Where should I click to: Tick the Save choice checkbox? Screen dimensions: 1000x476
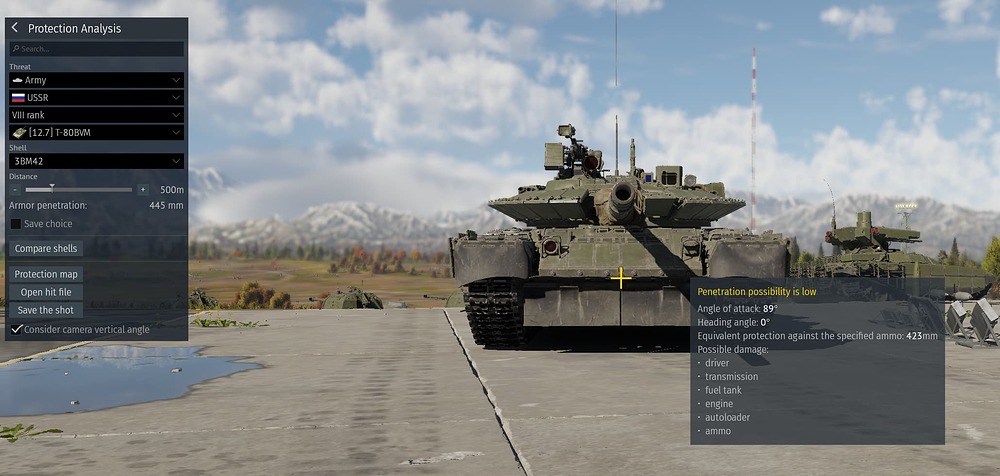click(x=16, y=224)
